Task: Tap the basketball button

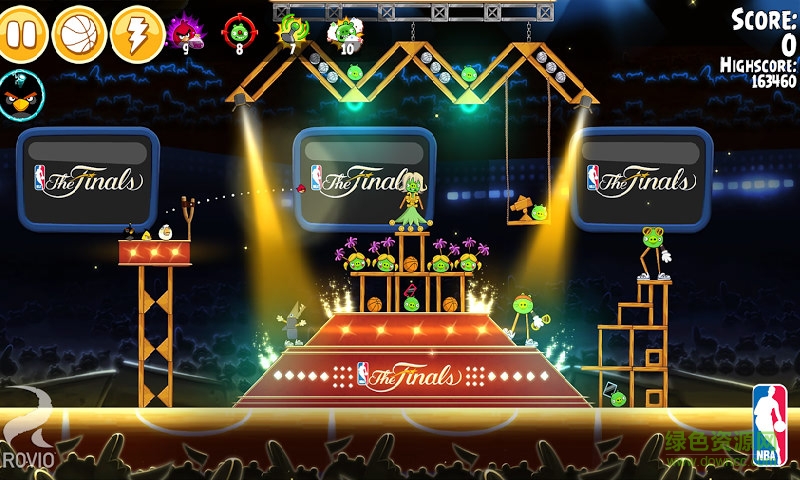Action: 79,35
